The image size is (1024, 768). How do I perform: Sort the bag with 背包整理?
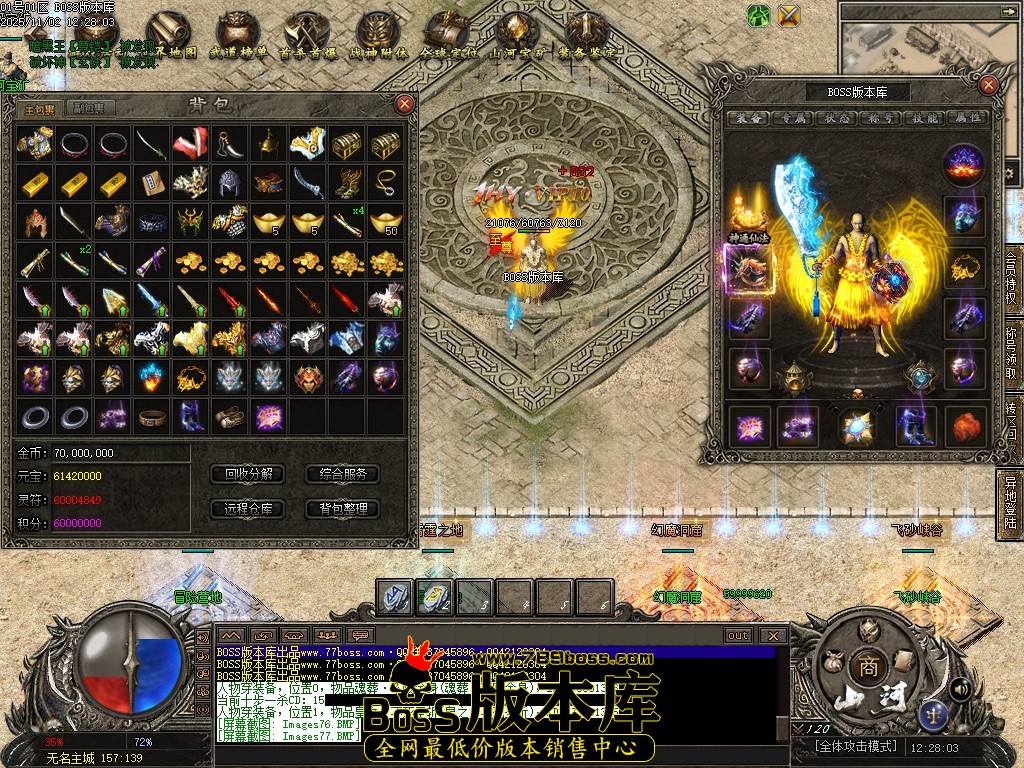[x=343, y=509]
